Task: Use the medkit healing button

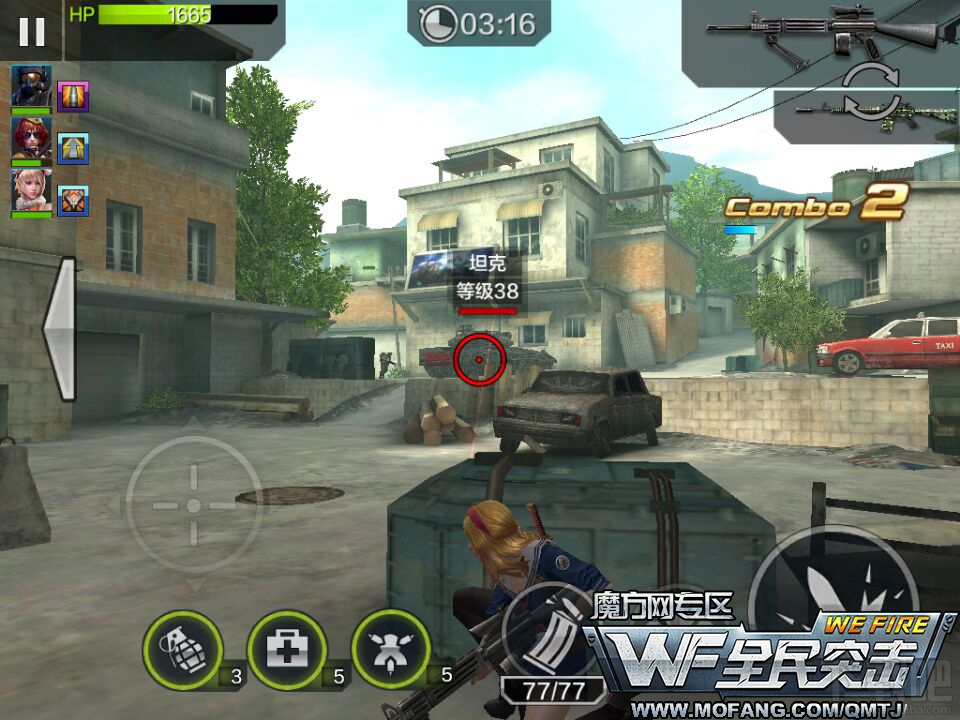Action: tap(287, 650)
